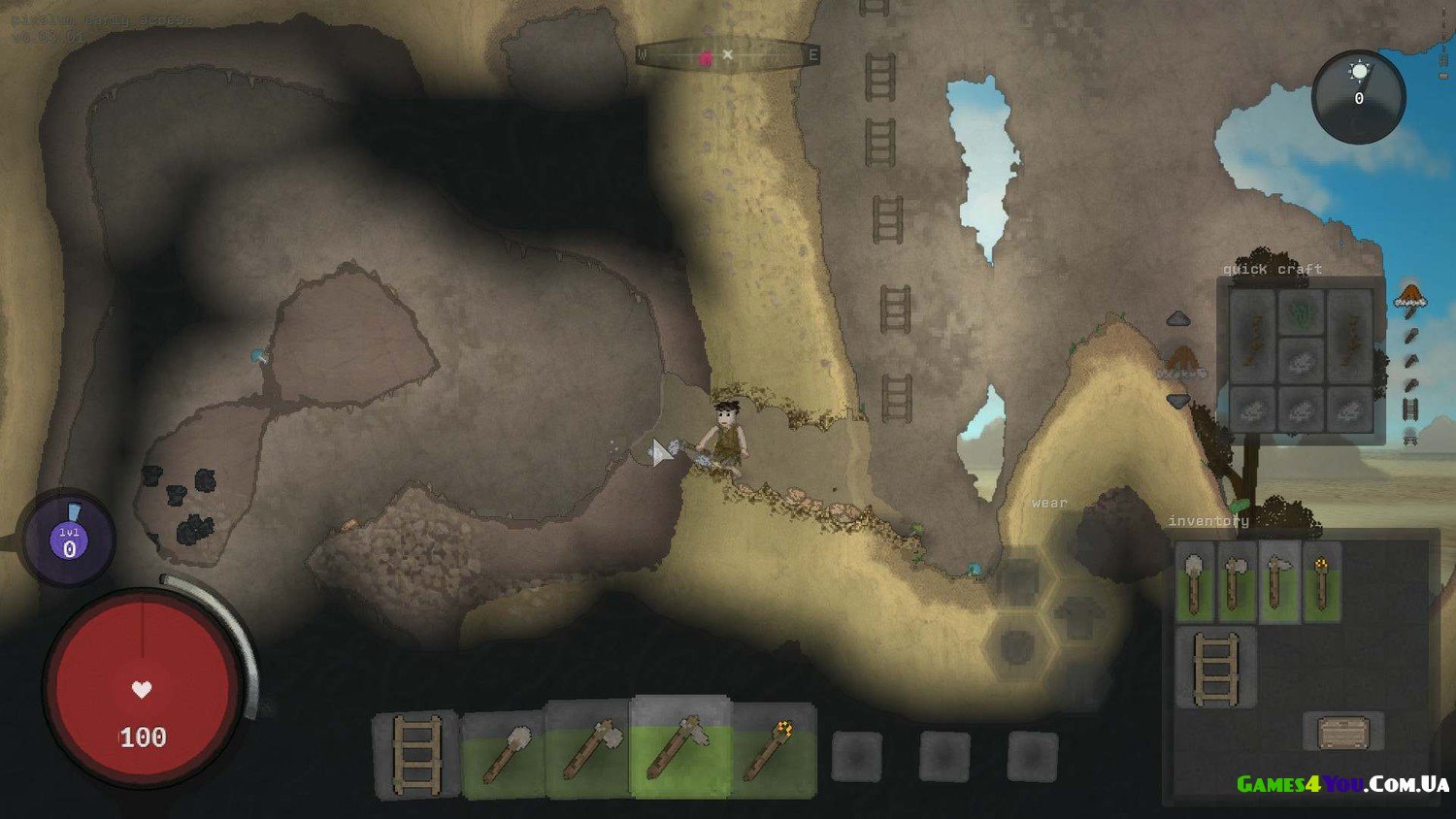Select the ladder in the hotbar

(417, 756)
